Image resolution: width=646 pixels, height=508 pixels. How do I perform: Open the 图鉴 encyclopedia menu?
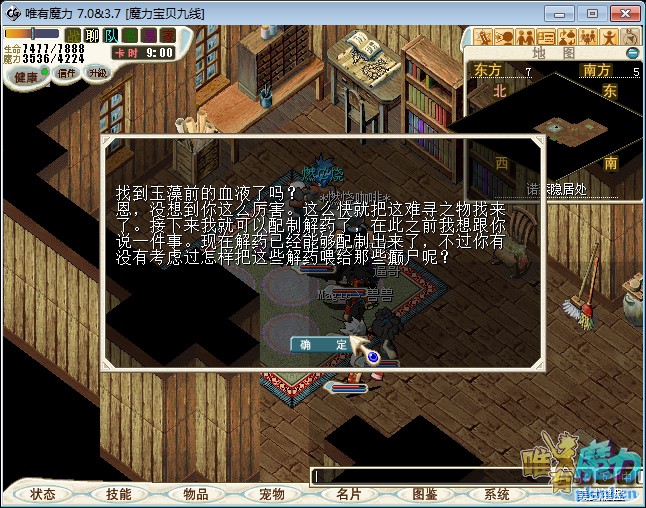click(424, 494)
